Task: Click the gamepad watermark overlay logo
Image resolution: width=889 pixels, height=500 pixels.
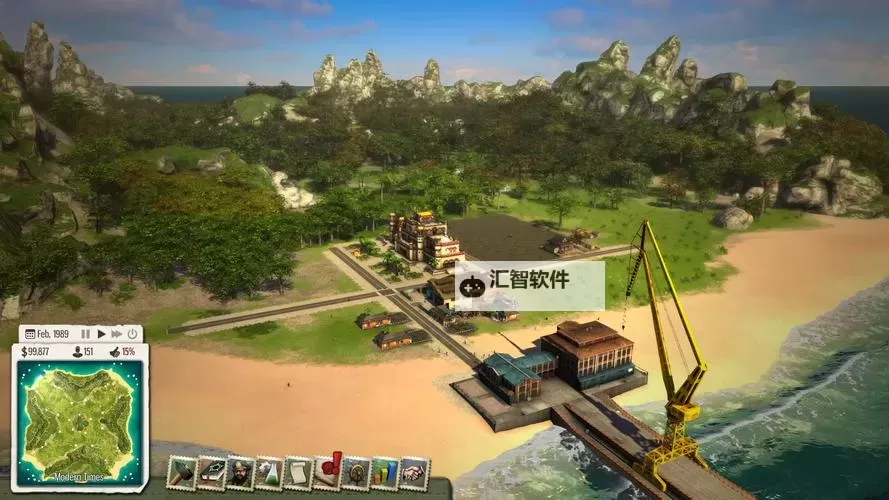Action: tap(474, 286)
